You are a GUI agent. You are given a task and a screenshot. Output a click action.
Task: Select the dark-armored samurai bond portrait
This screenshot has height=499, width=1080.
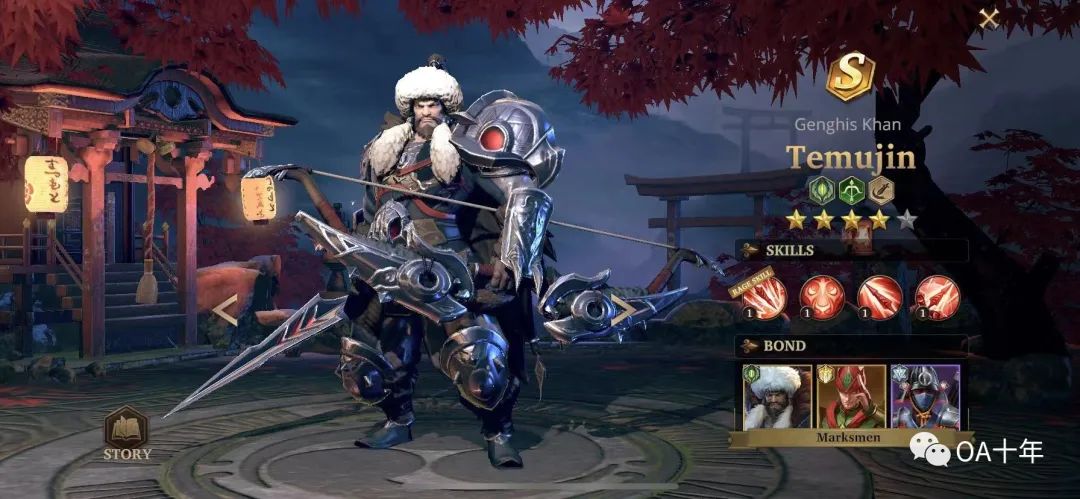[x=925, y=396]
